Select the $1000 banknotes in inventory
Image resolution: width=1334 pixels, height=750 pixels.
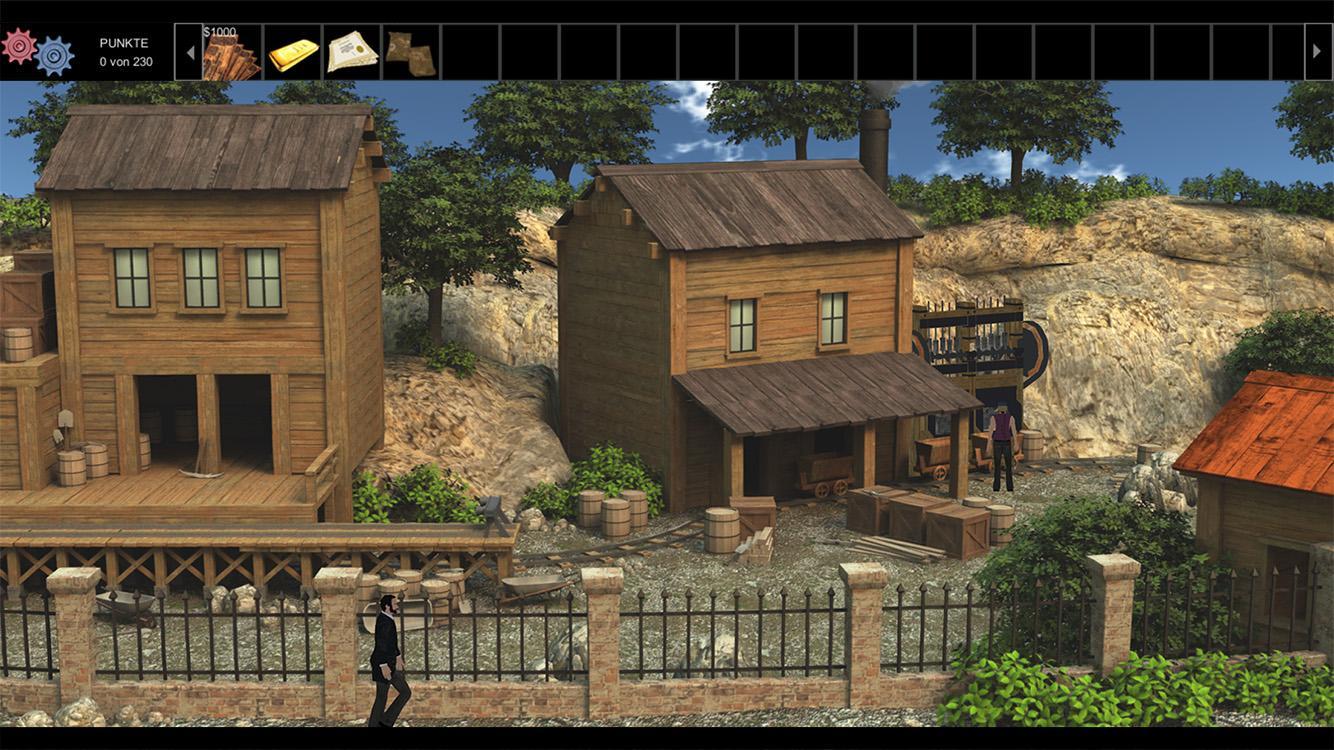point(232,52)
